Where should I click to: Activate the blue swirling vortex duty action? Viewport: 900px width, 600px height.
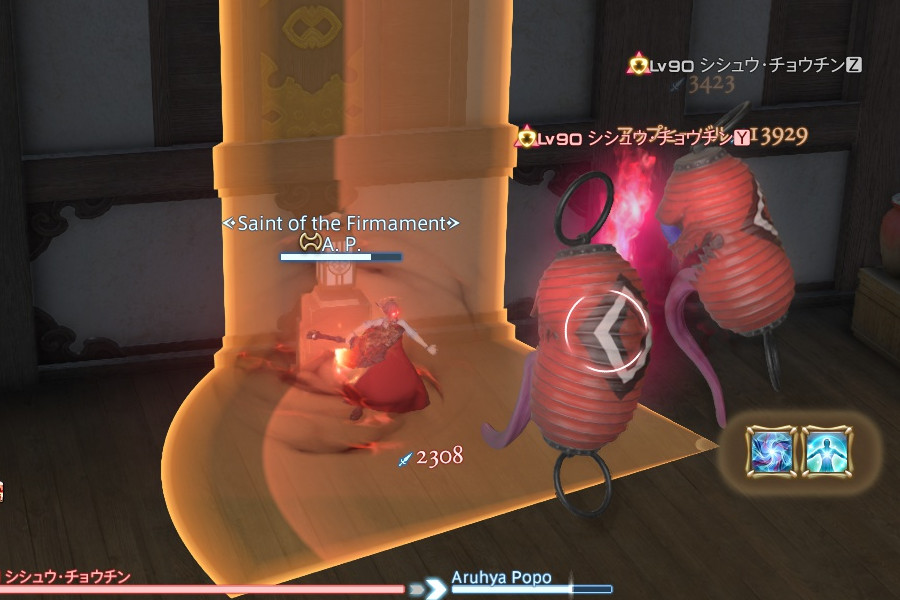pos(771,451)
